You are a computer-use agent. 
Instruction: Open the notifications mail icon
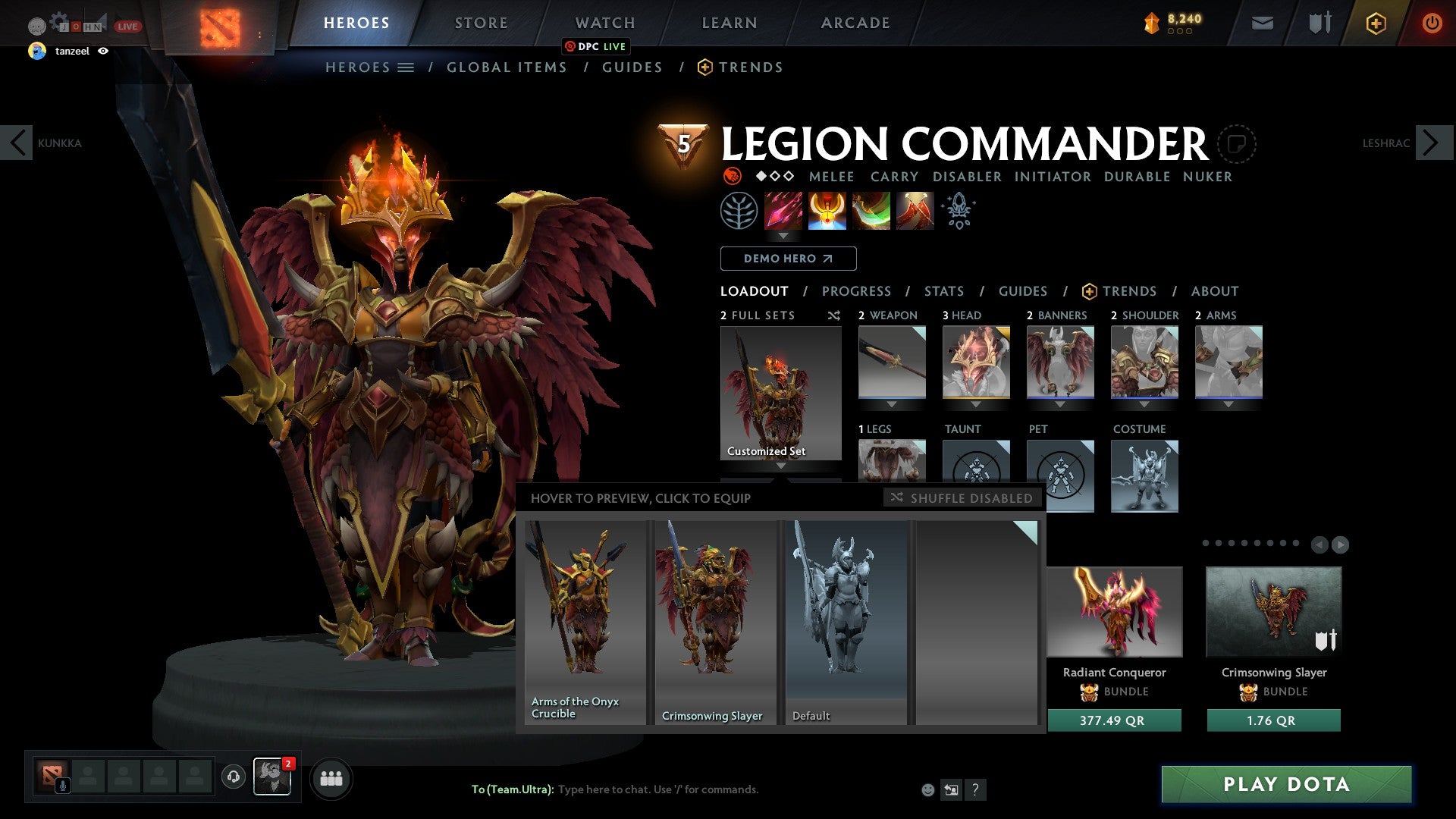click(1262, 23)
